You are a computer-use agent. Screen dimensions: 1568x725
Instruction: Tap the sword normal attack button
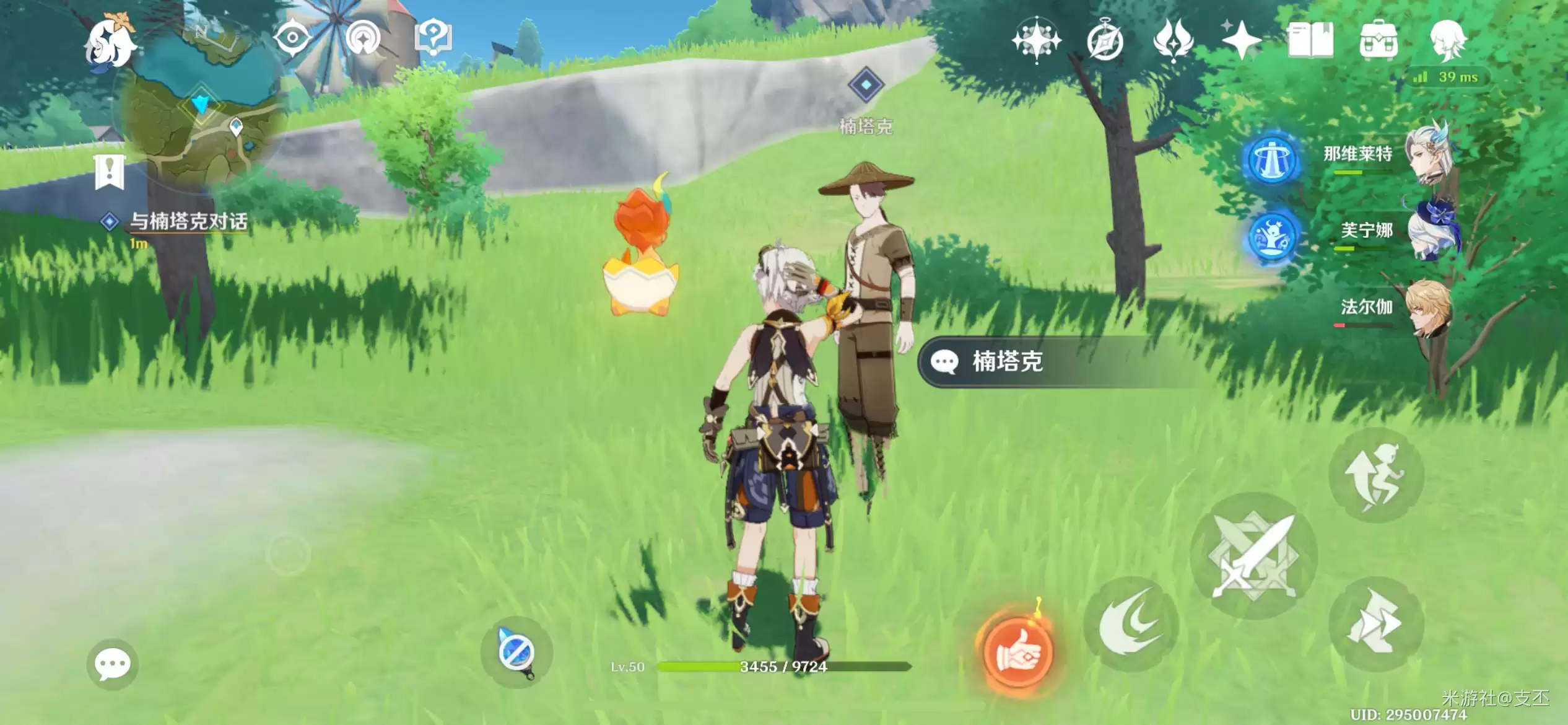click(x=1253, y=556)
